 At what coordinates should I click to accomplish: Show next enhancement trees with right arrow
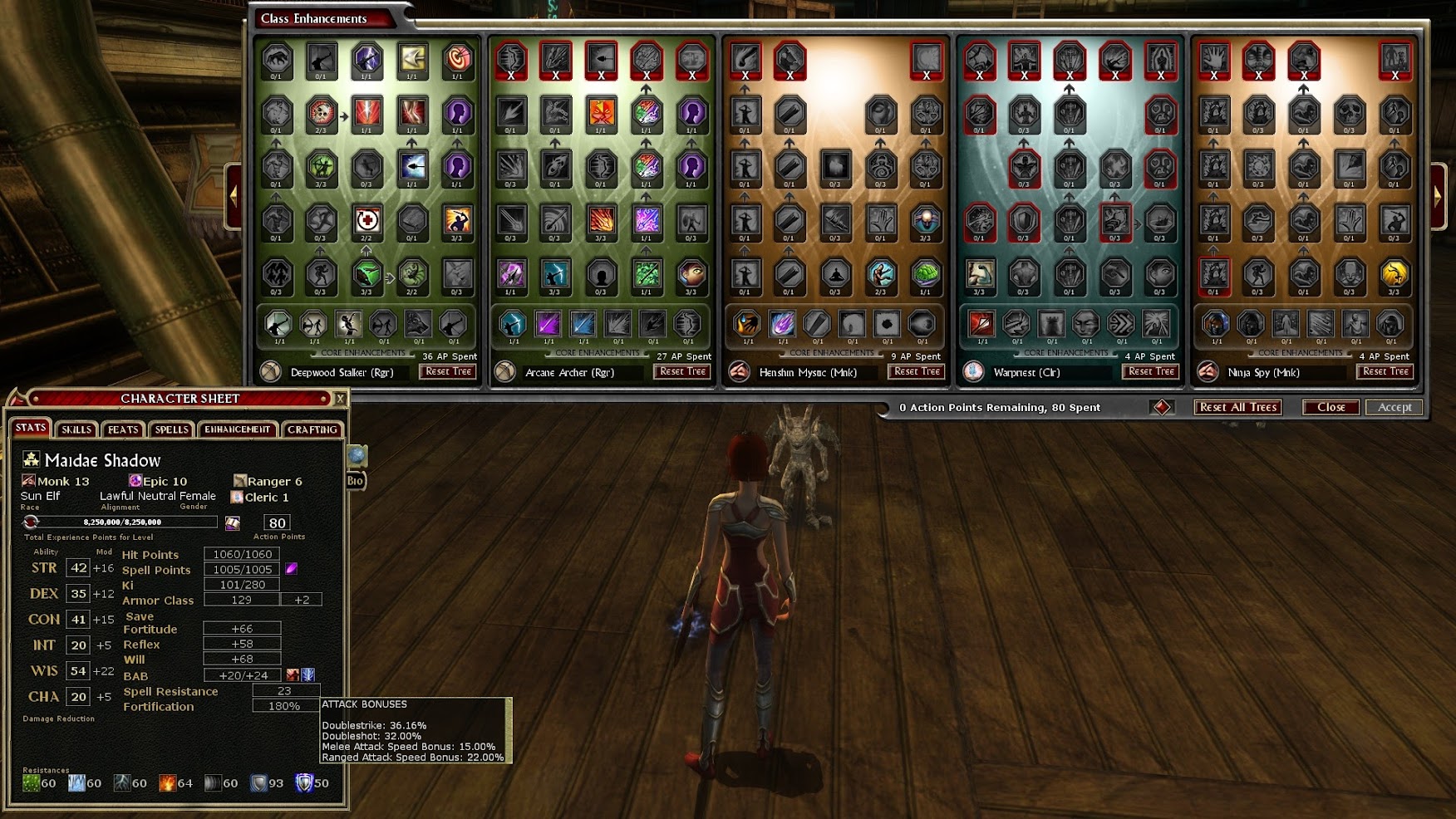tap(1438, 196)
